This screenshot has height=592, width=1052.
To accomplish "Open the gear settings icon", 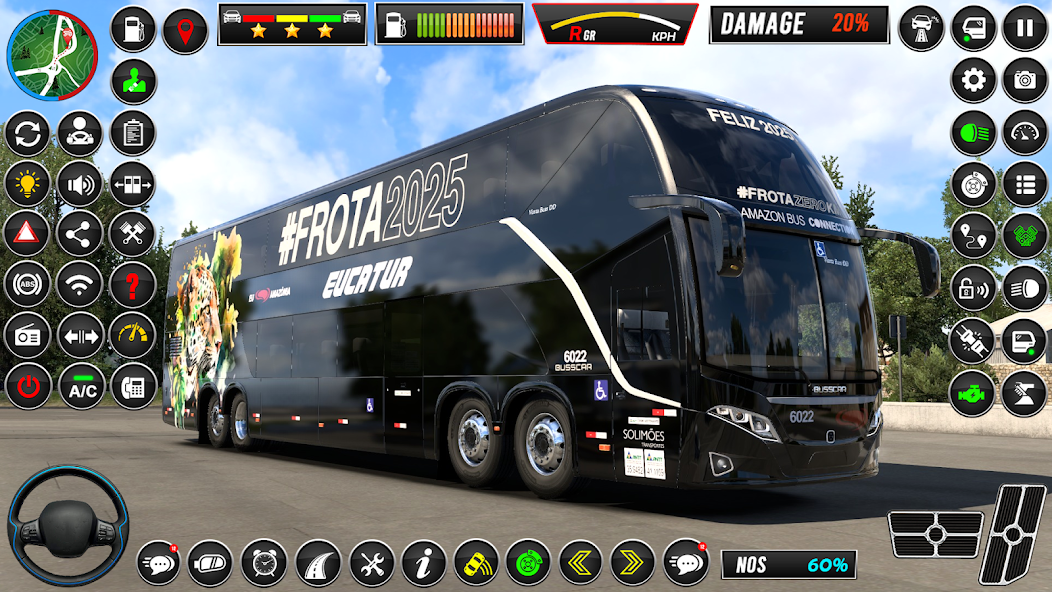I will [973, 80].
